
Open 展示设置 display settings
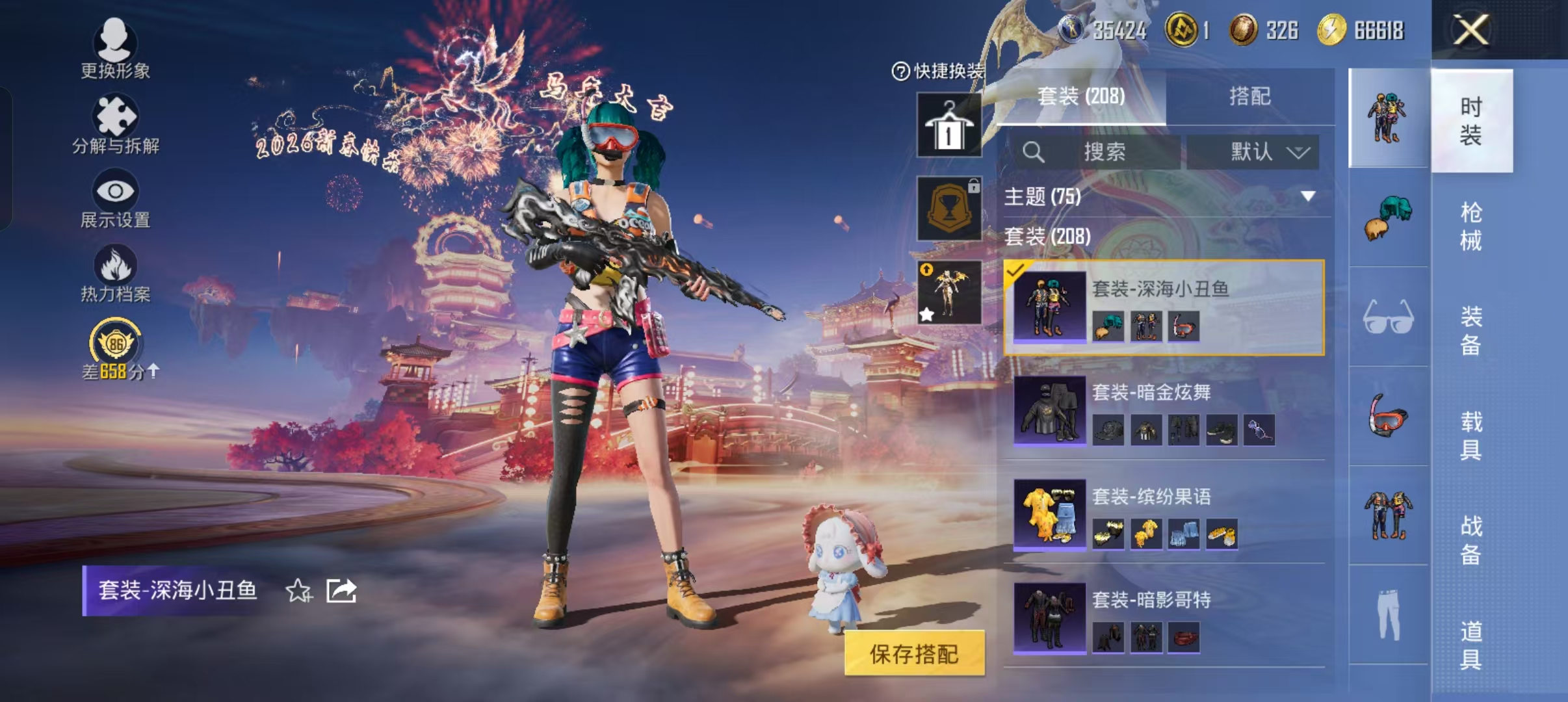(116, 195)
